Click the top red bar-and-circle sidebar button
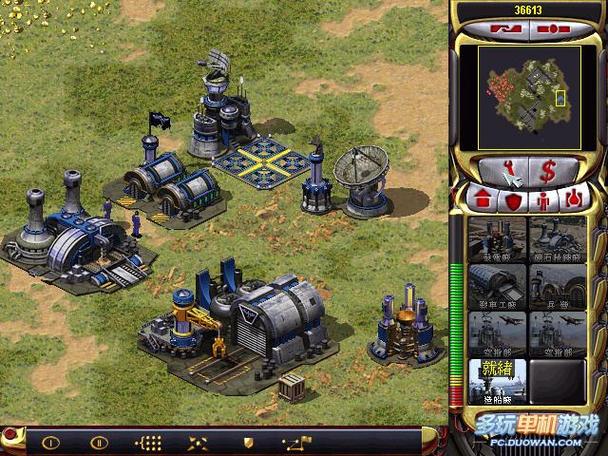The image size is (608, 456). click(x=553, y=28)
